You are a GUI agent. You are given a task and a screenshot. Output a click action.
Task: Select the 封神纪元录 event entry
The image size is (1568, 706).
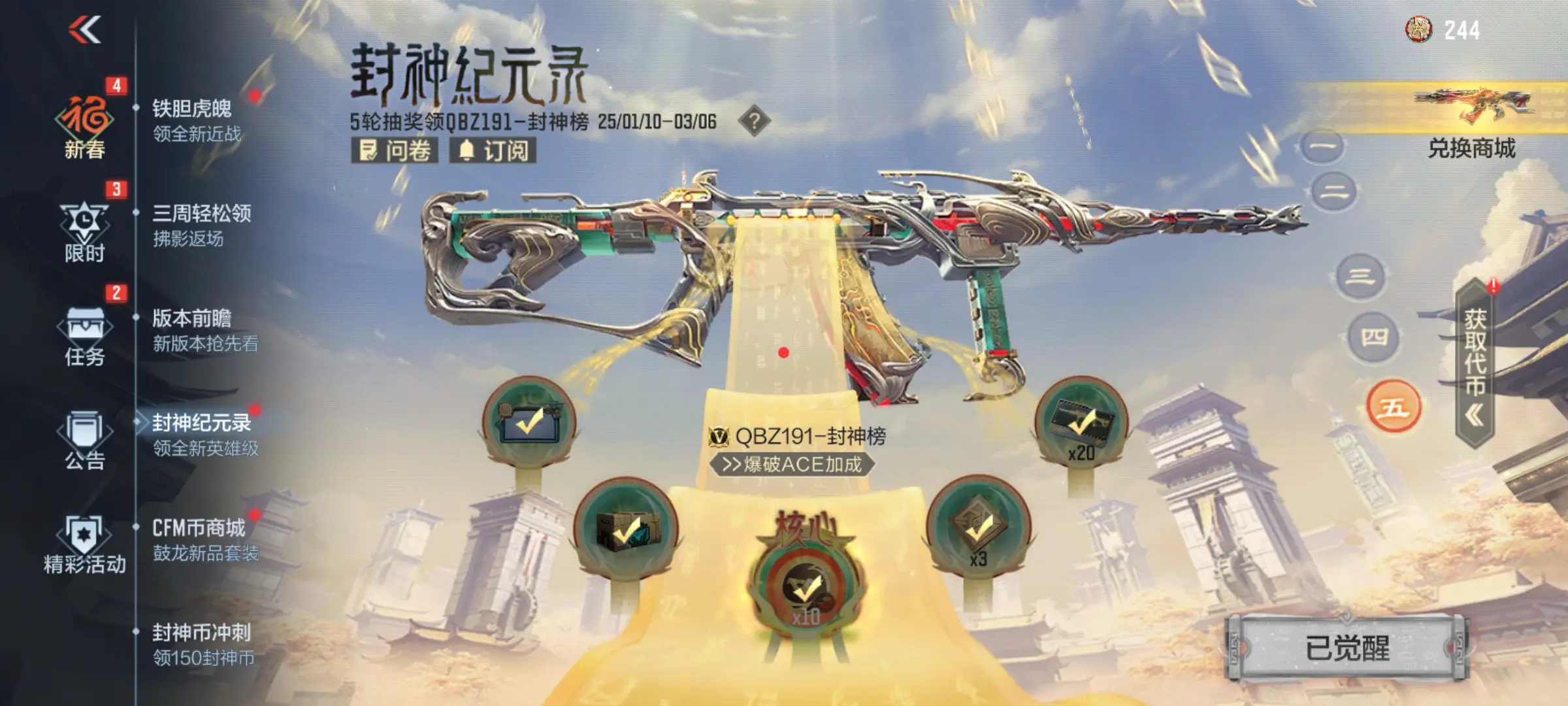pyautogui.click(x=204, y=435)
